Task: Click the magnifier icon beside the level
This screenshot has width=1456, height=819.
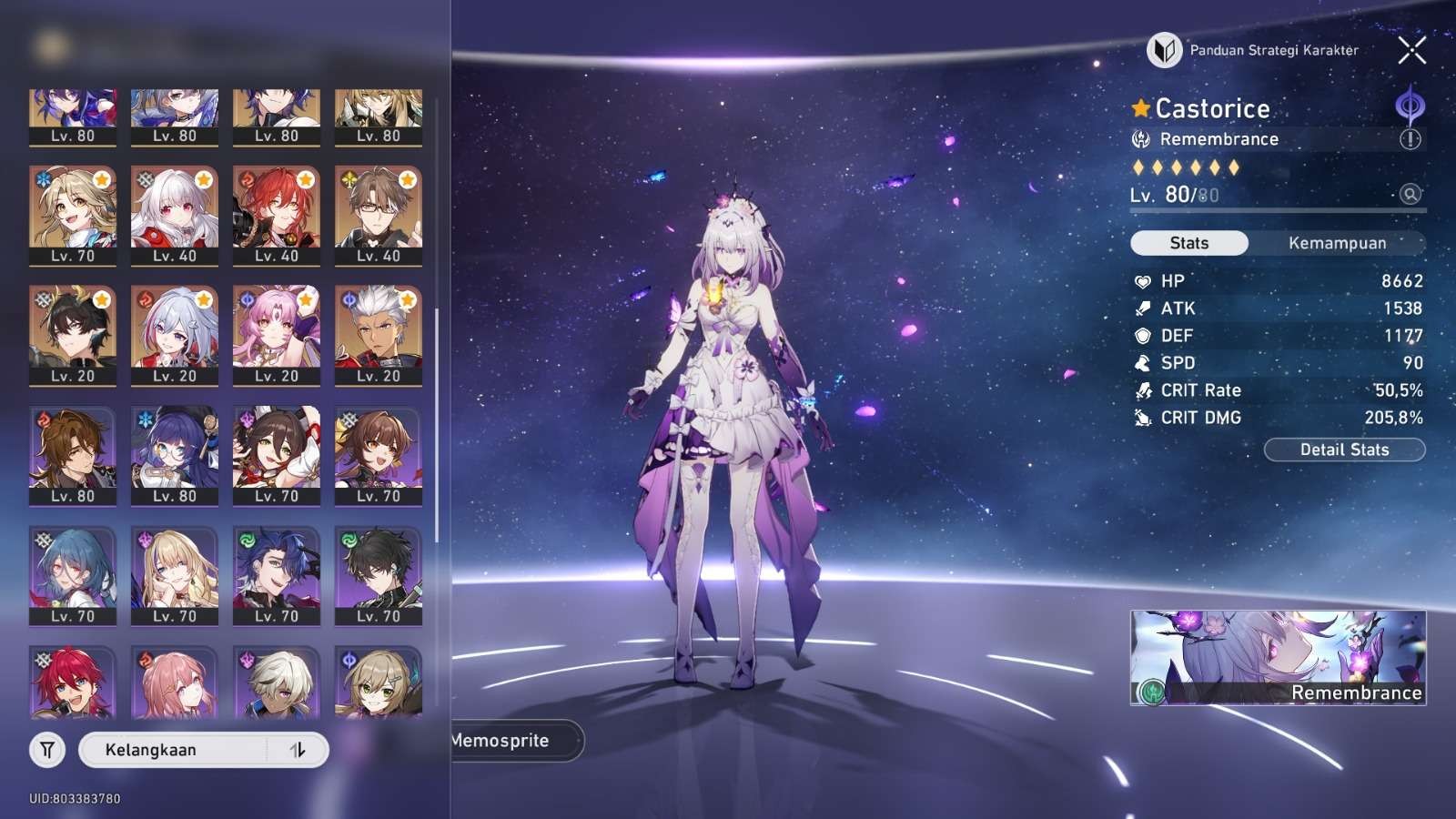Action: (x=1410, y=194)
